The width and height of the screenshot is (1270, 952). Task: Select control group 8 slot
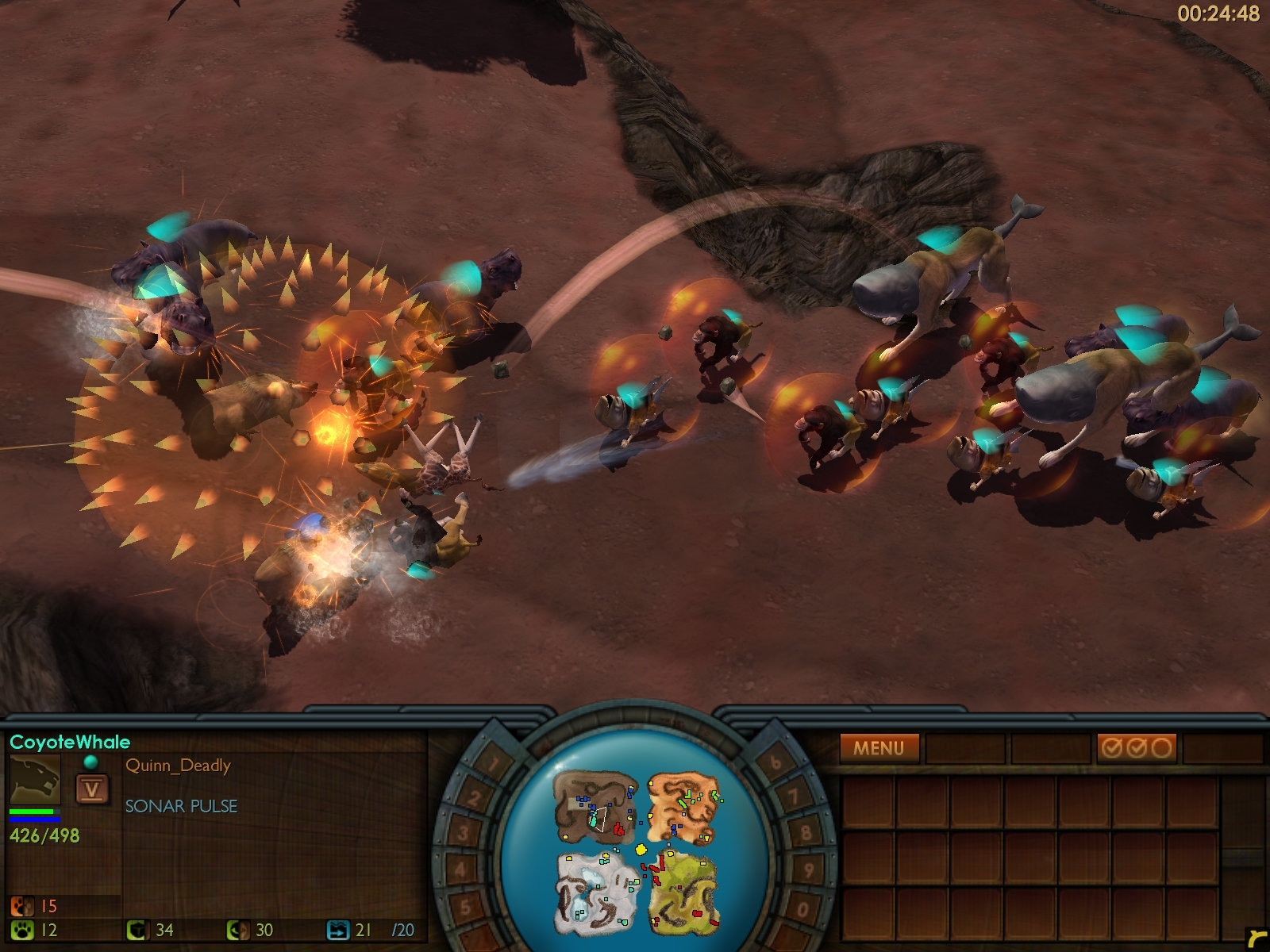807,833
